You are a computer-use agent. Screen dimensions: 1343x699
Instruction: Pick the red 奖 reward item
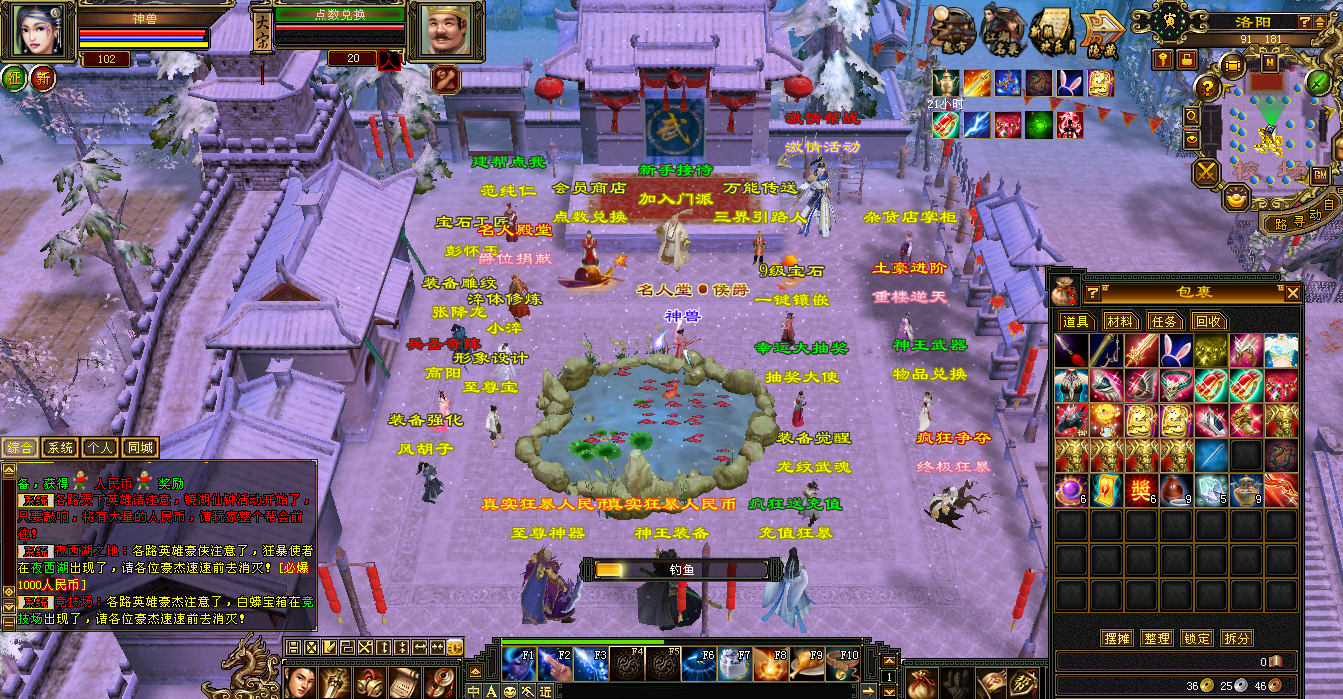[x=1139, y=490]
